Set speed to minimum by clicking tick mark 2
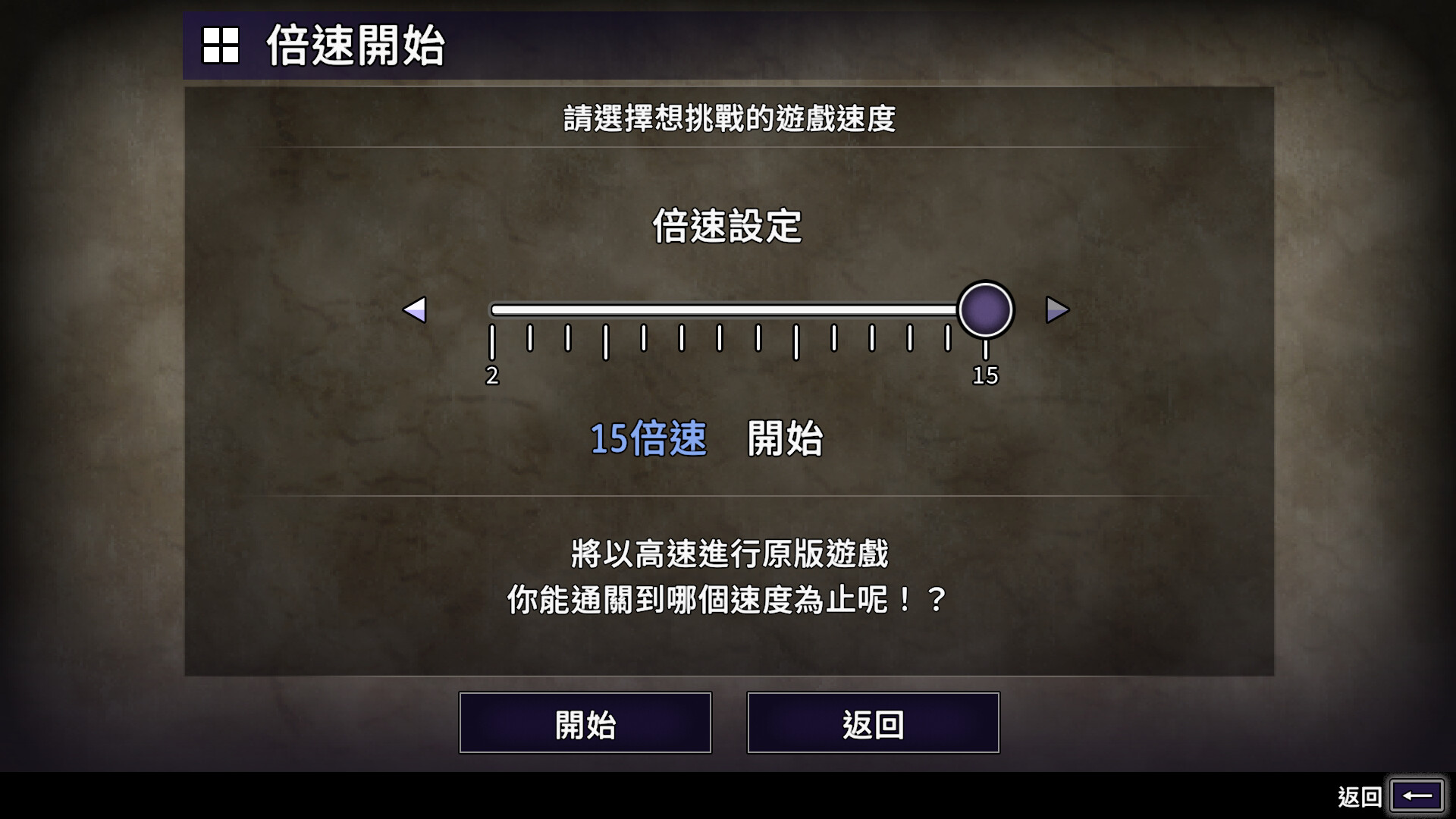The width and height of the screenshot is (1456, 819). pos(492,341)
